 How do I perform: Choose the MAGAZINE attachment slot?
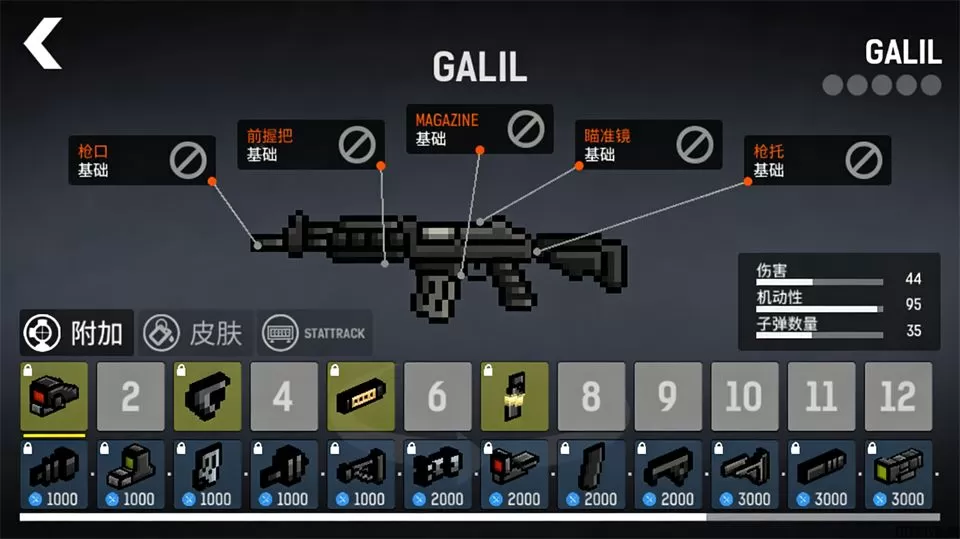click(479, 129)
